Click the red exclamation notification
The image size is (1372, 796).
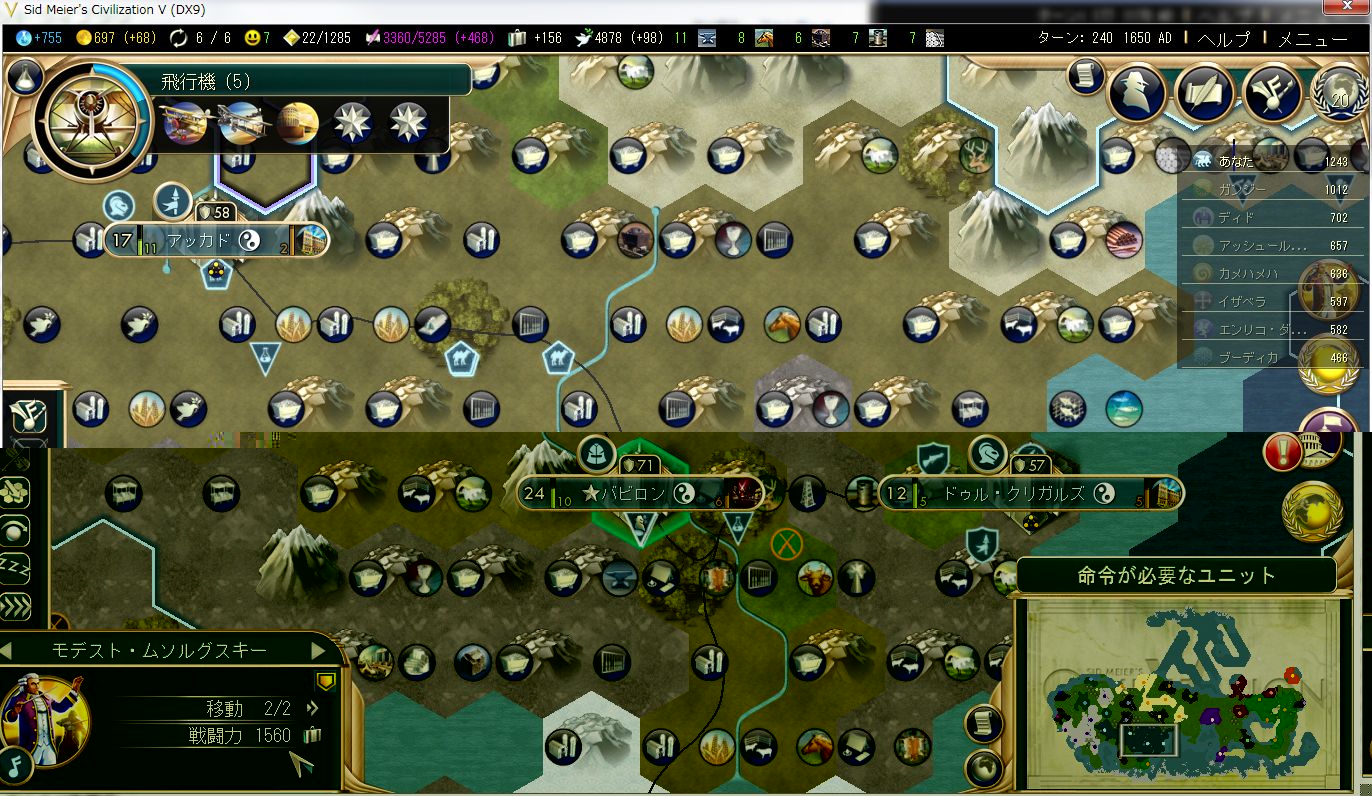tap(1282, 452)
